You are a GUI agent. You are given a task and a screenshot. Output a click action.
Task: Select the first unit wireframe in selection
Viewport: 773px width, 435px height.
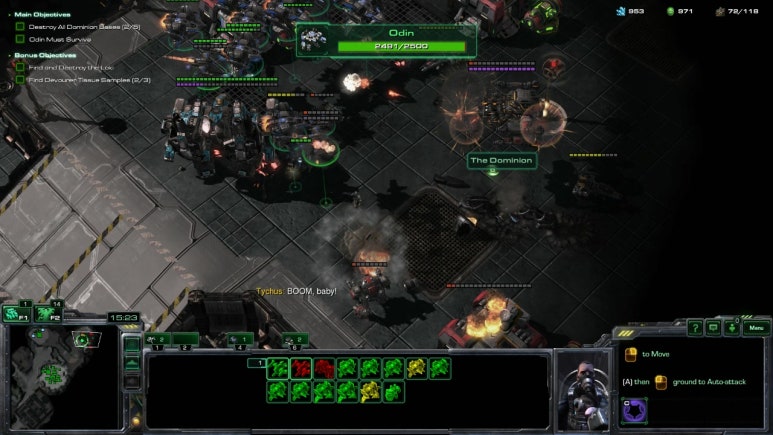[x=277, y=368]
